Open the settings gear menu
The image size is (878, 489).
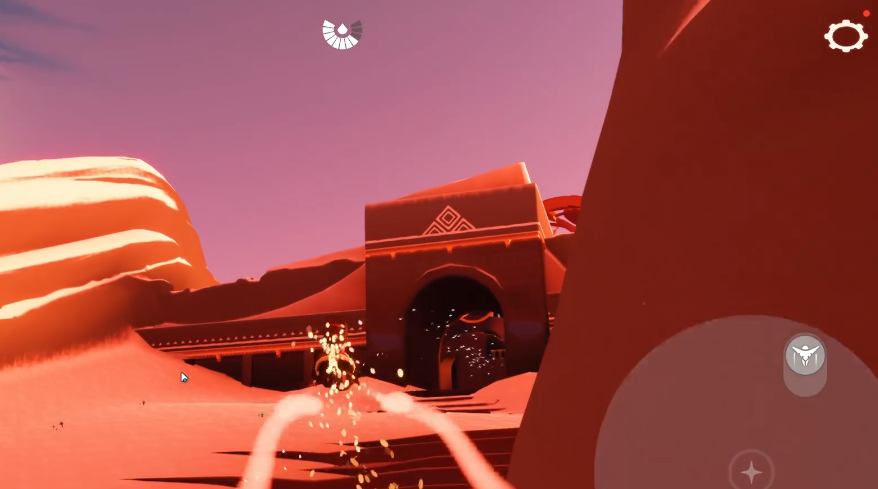pos(846,36)
